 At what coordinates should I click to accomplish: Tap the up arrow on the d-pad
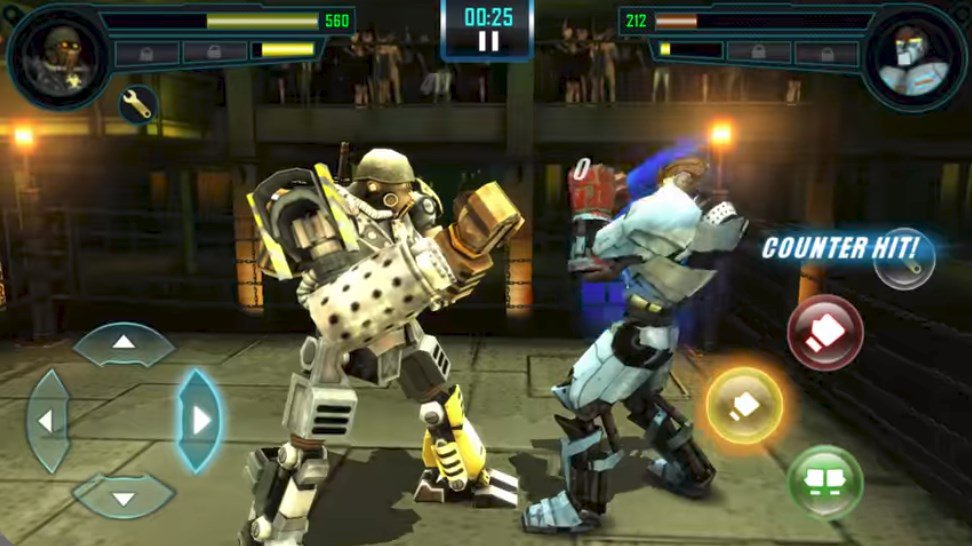click(124, 344)
